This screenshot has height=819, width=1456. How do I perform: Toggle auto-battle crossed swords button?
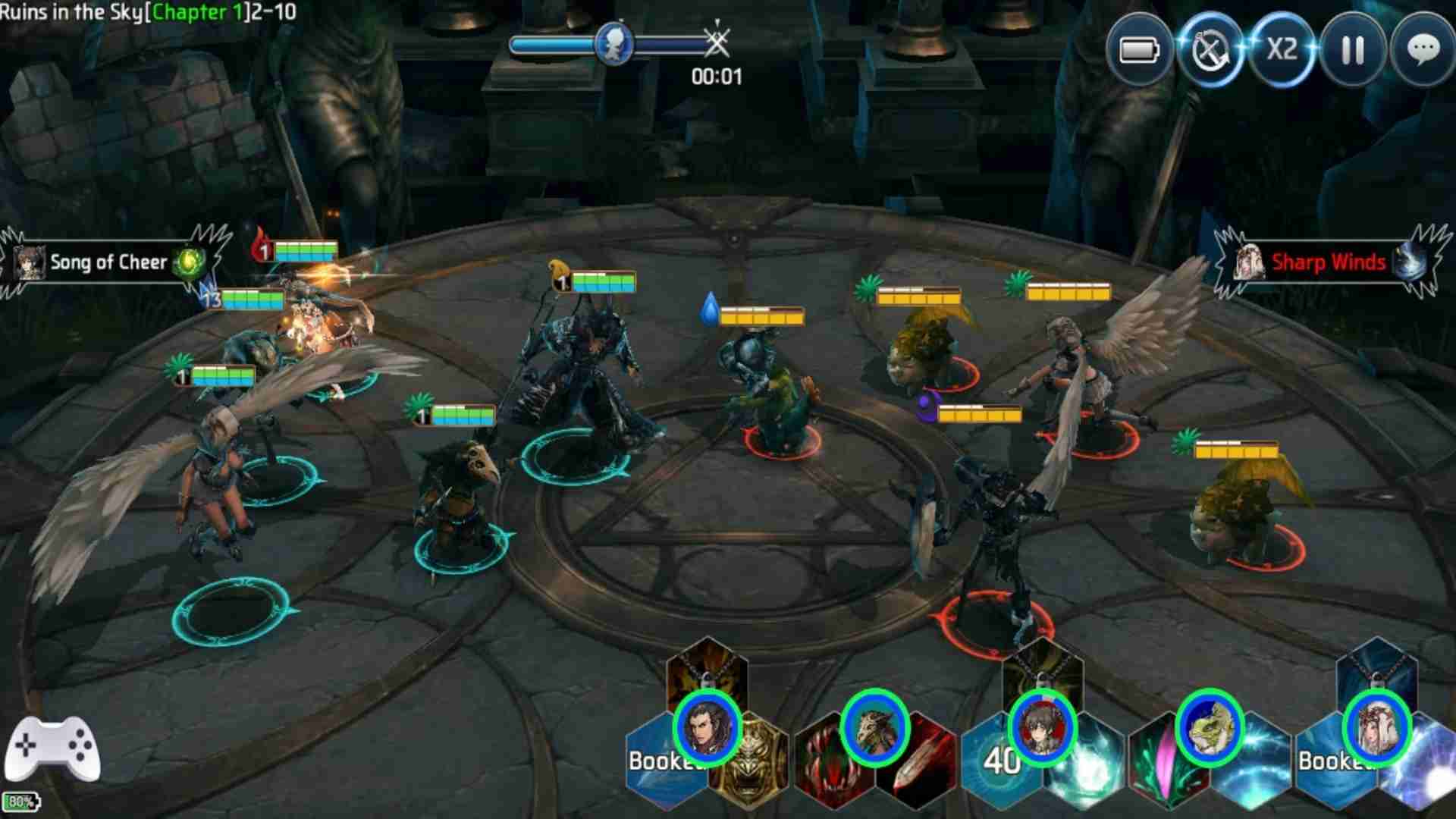click(x=1210, y=51)
